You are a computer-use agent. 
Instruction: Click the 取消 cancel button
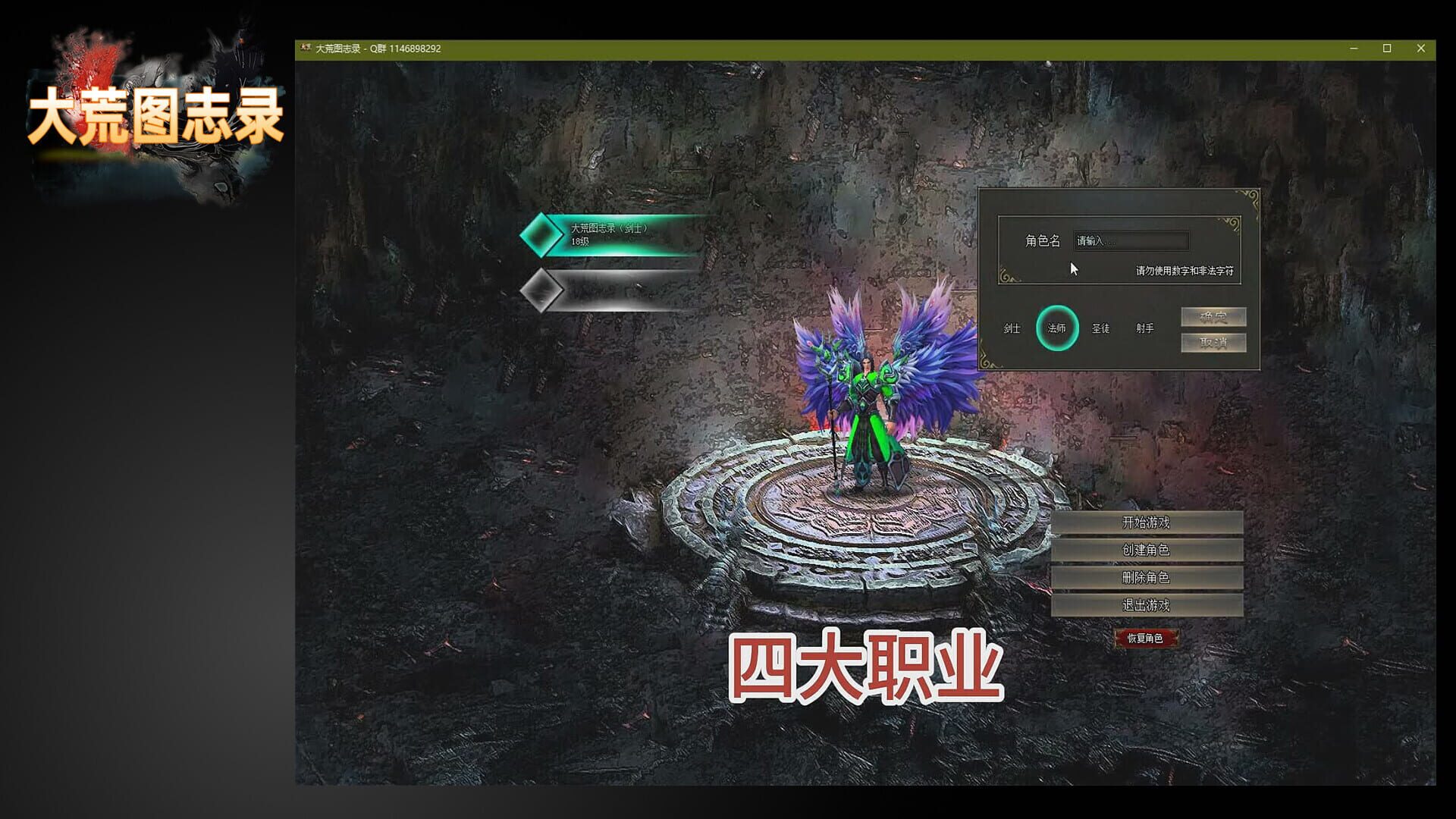coord(1213,343)
